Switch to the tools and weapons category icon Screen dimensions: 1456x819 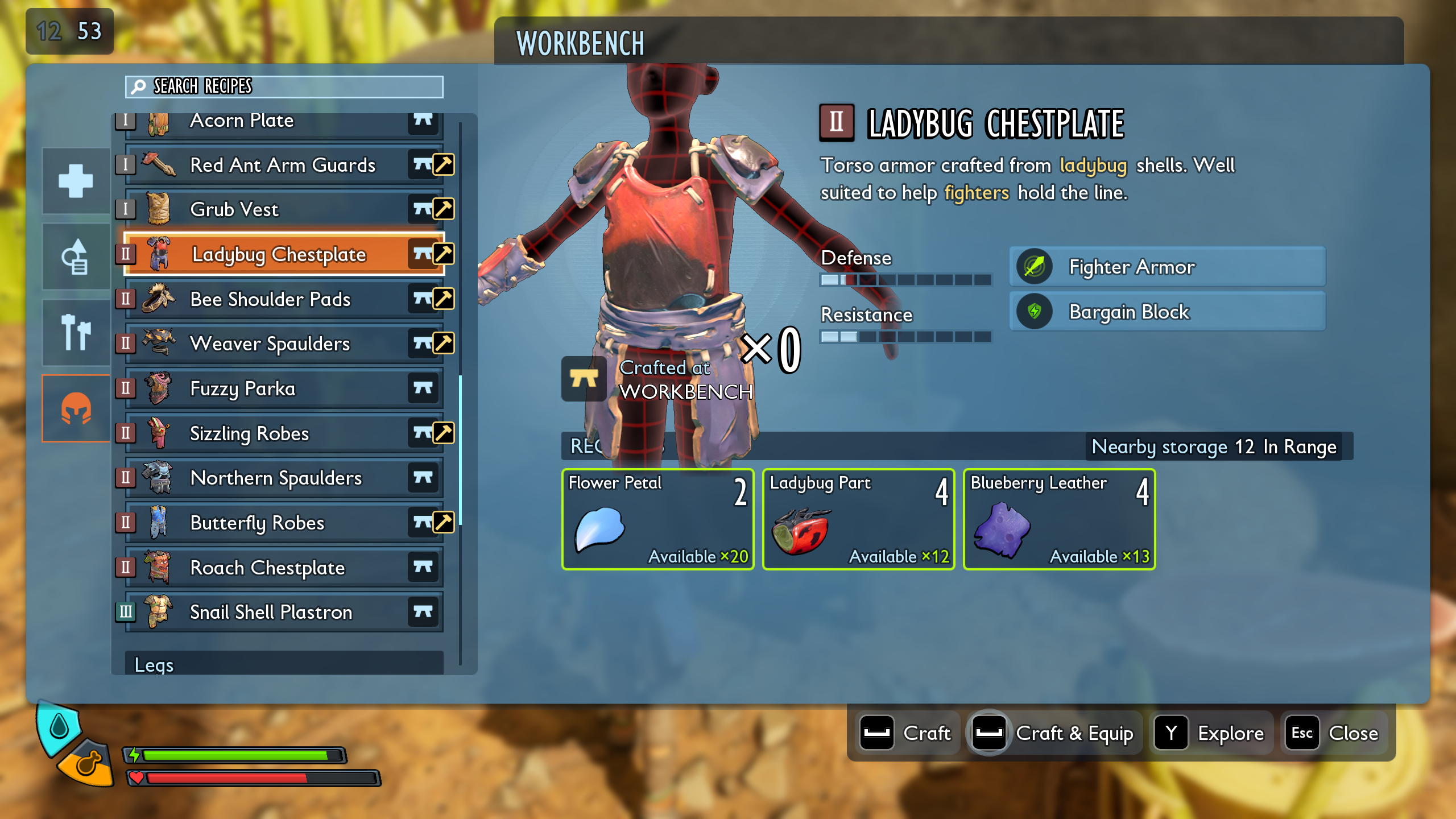tap(75, 332)
